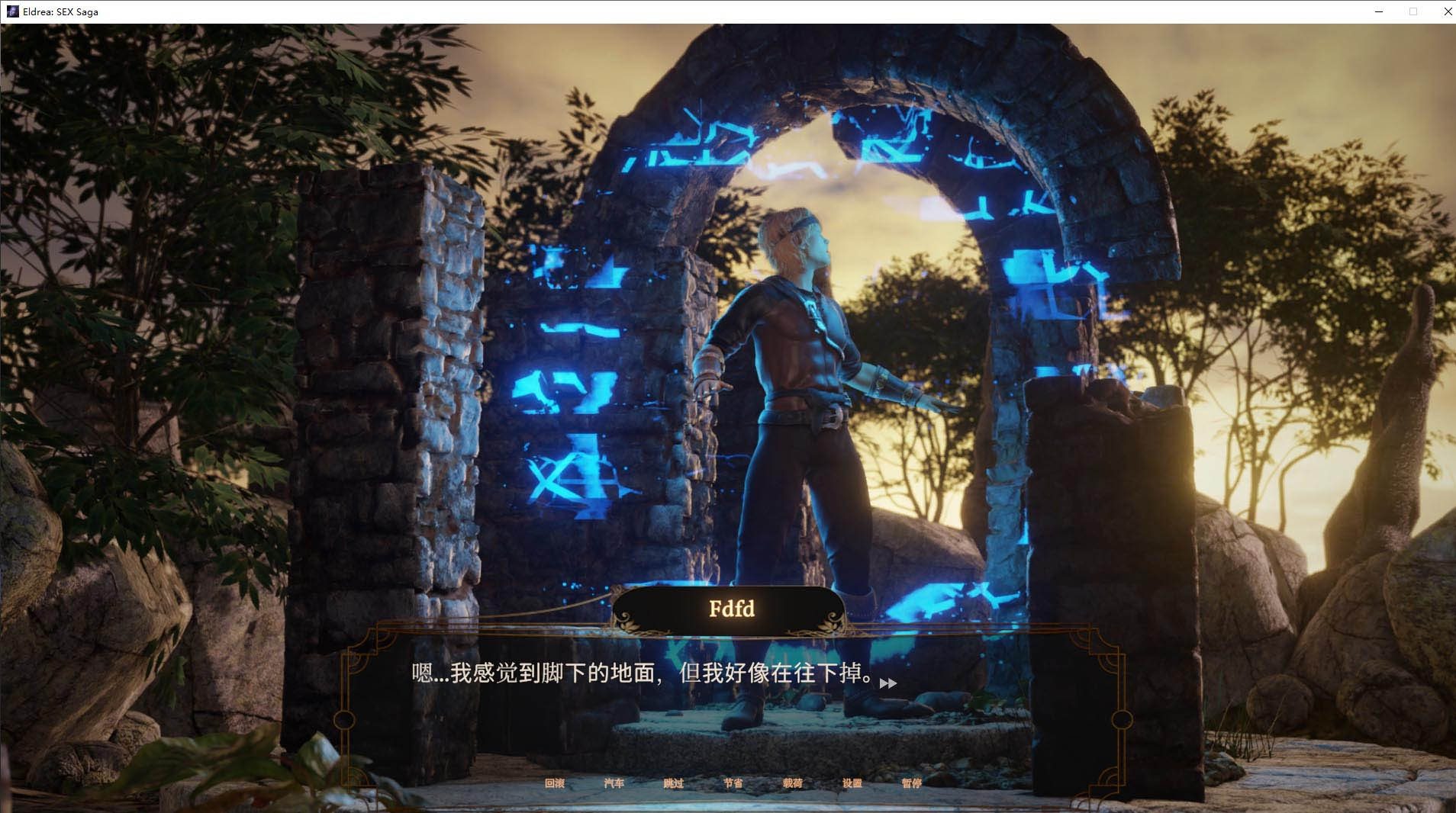Click 设置 to open preferences
This screenshot has width=1456, height=813.
854,782
